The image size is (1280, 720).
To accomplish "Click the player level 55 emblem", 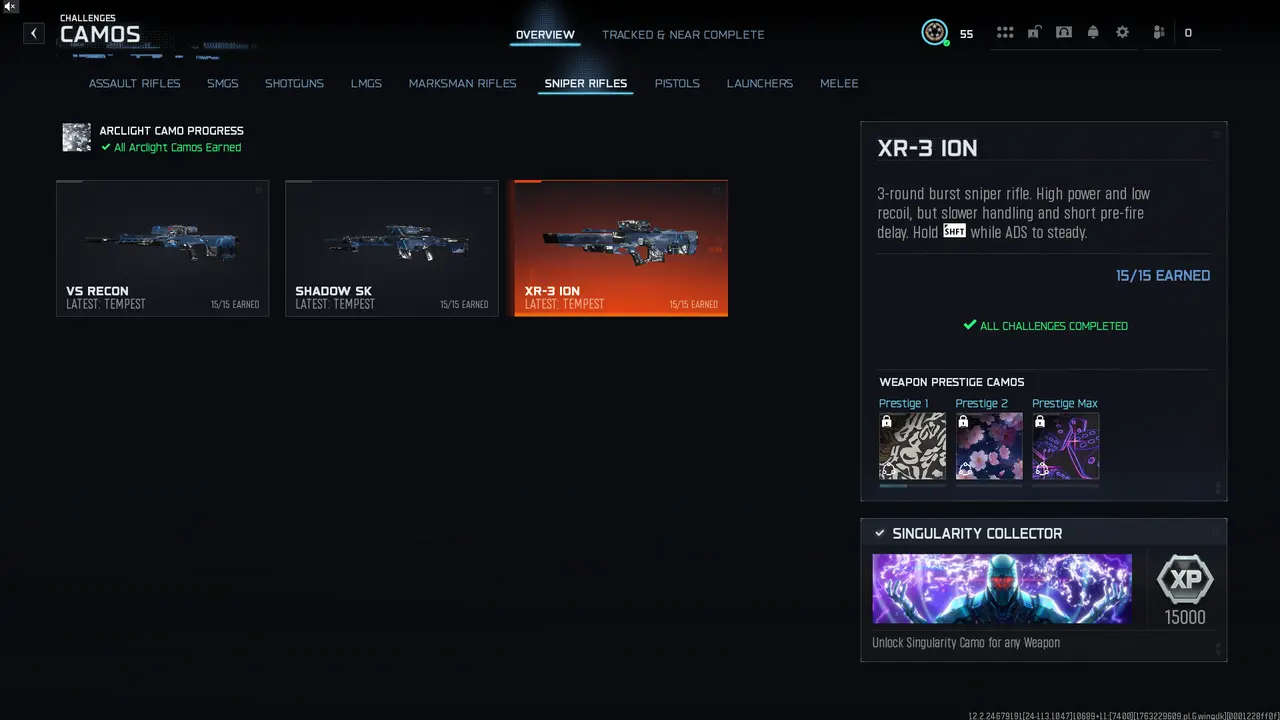I will (934, 32).
